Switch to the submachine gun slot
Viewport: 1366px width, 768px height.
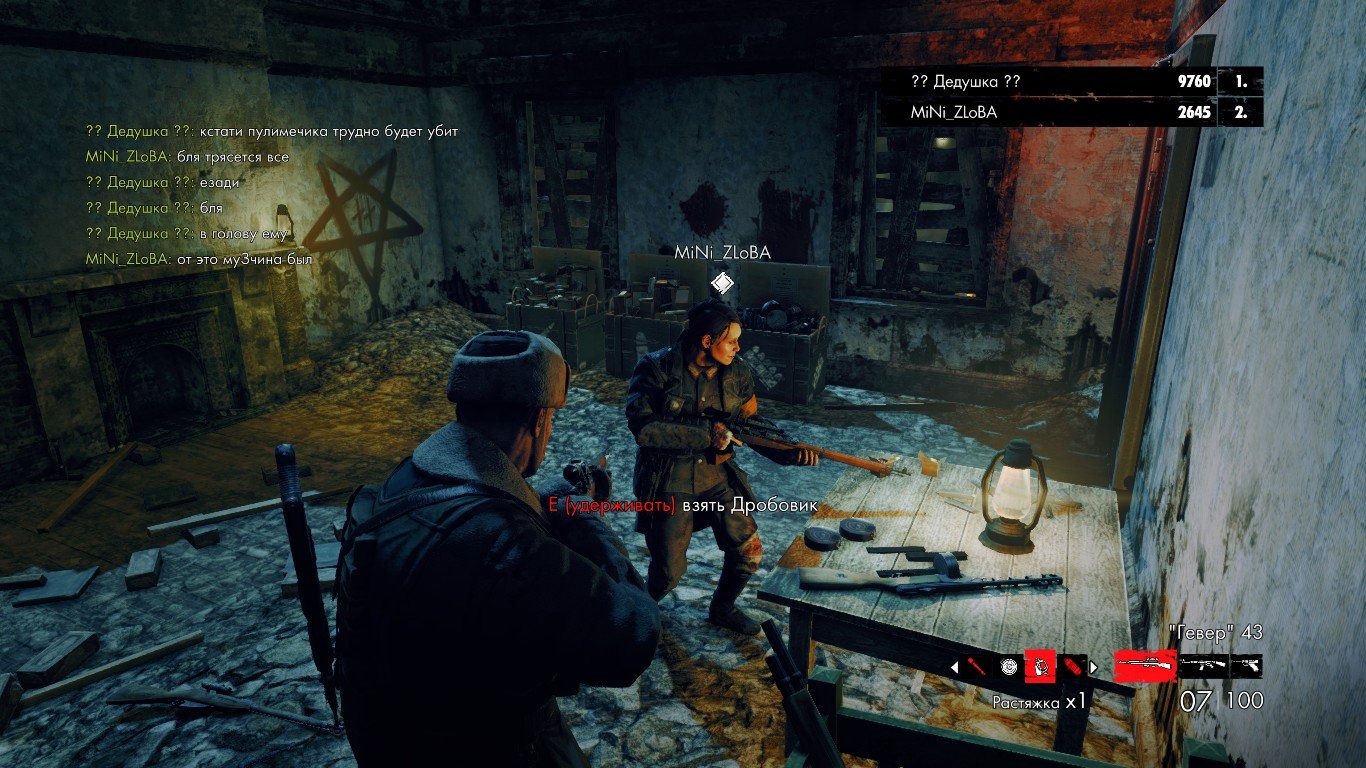[x=1203, y=666]
